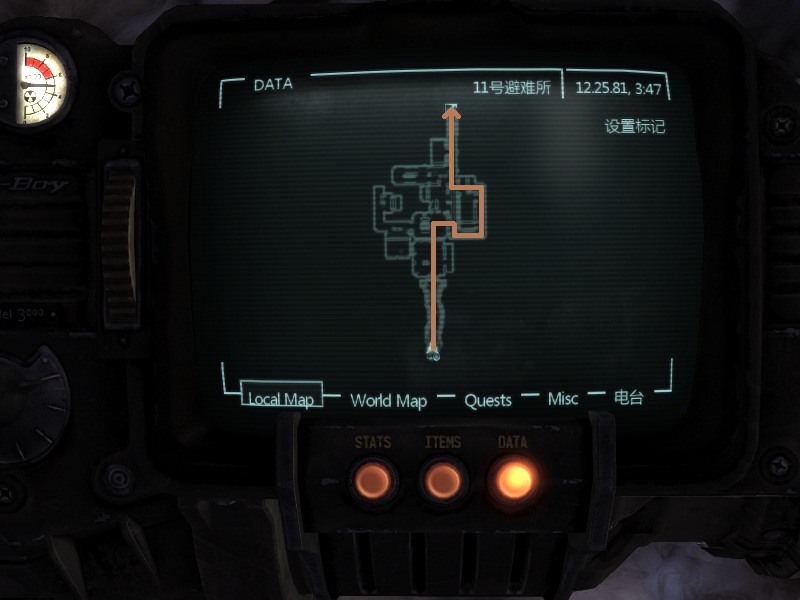The height and width of the screenshot is (600, 800).
Task: Click the 设置标记 set marker option
Action: click(634, 127)
